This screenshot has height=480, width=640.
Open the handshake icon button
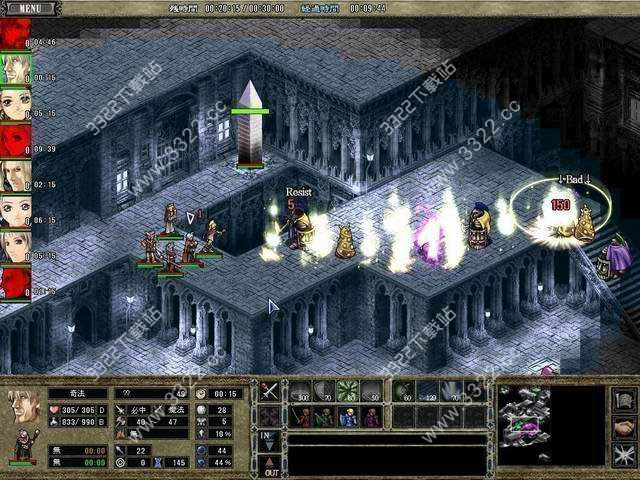[624, 427]
